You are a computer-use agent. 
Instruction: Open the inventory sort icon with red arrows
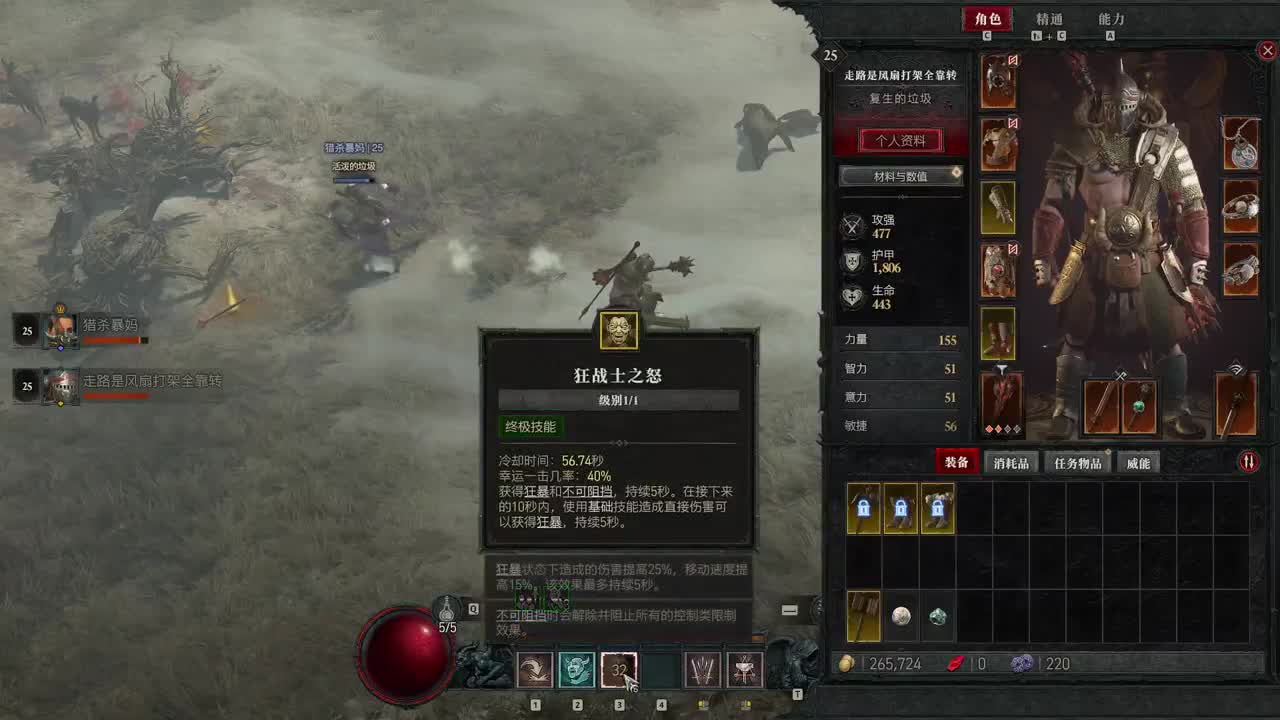(1248, 461)
